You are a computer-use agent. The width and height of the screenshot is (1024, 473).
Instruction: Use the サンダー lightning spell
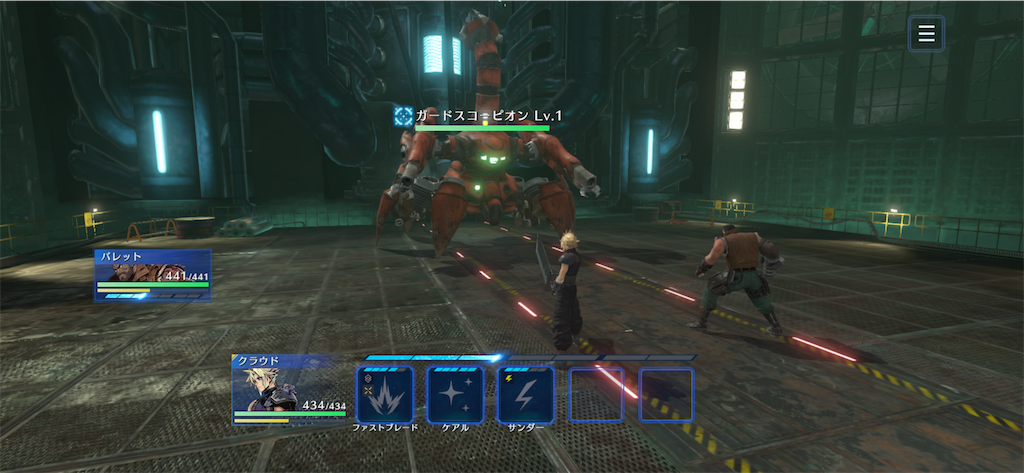point(525,394)
